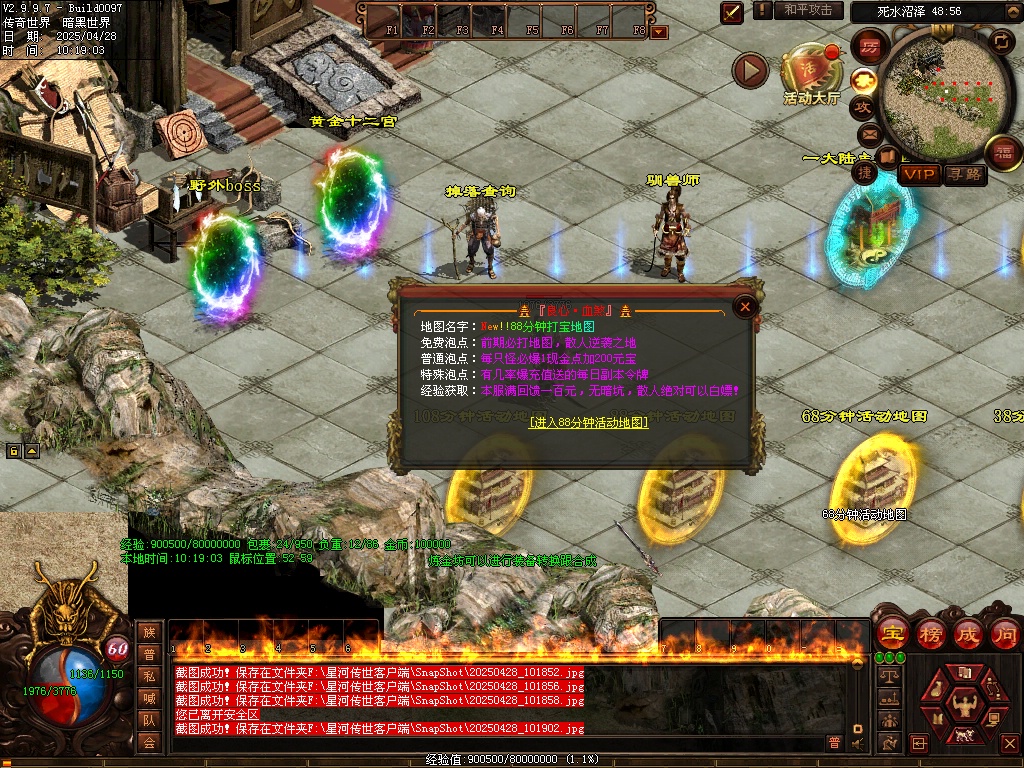Viewport: 1024px width, 768px height.
Task: Show the 榜 ranking board
Action: tap(928, 633)
